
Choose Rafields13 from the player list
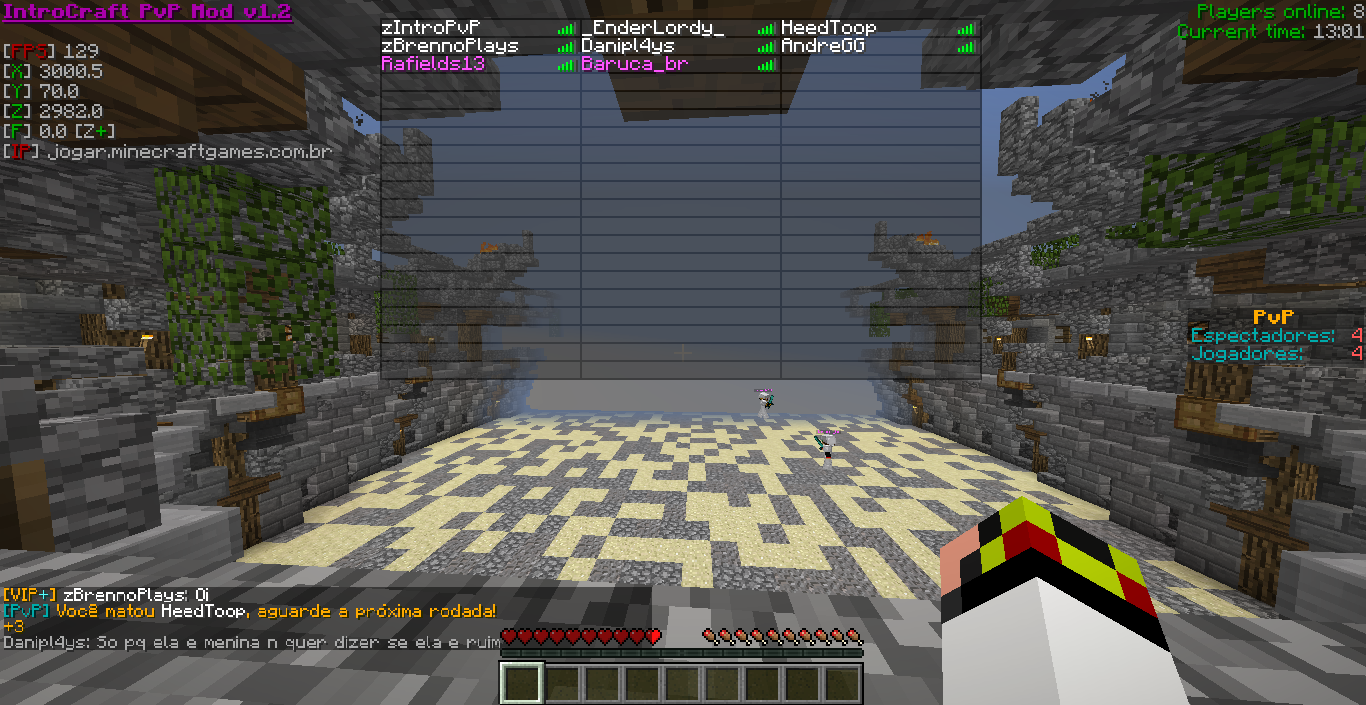pyautogui.click(x=433, y=64)
